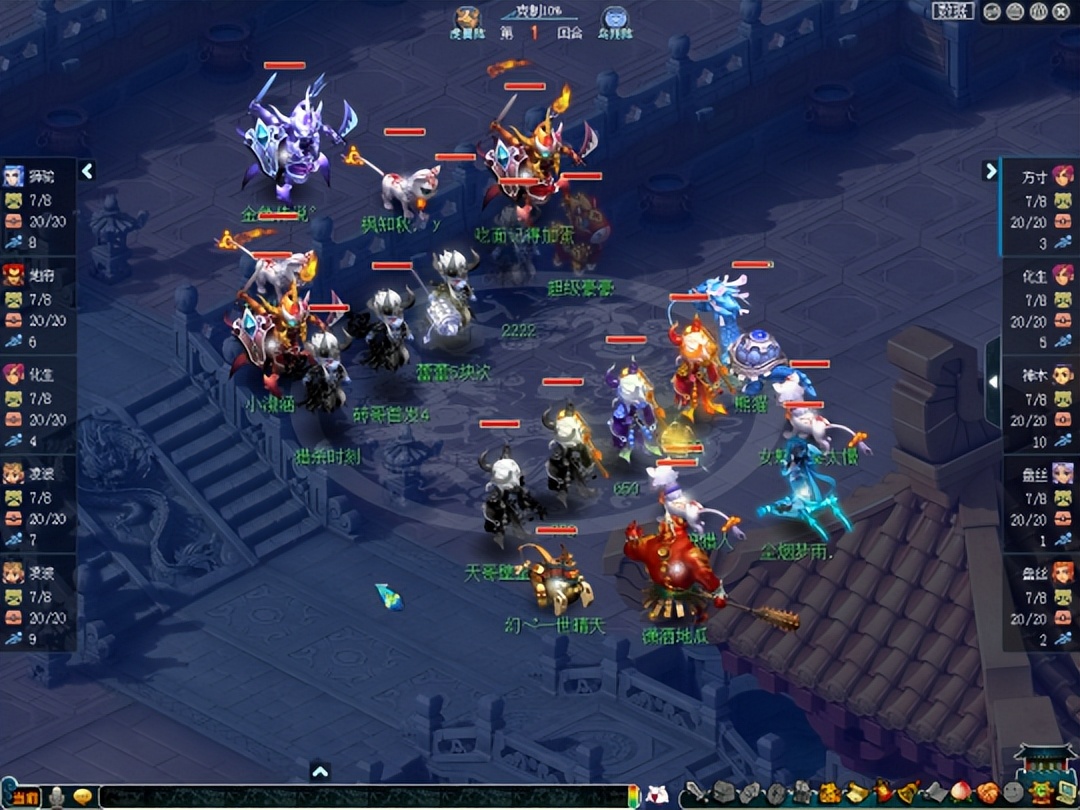
Task: Select the 万寸 teammate entry in right panel
Action: [1041, 207]
